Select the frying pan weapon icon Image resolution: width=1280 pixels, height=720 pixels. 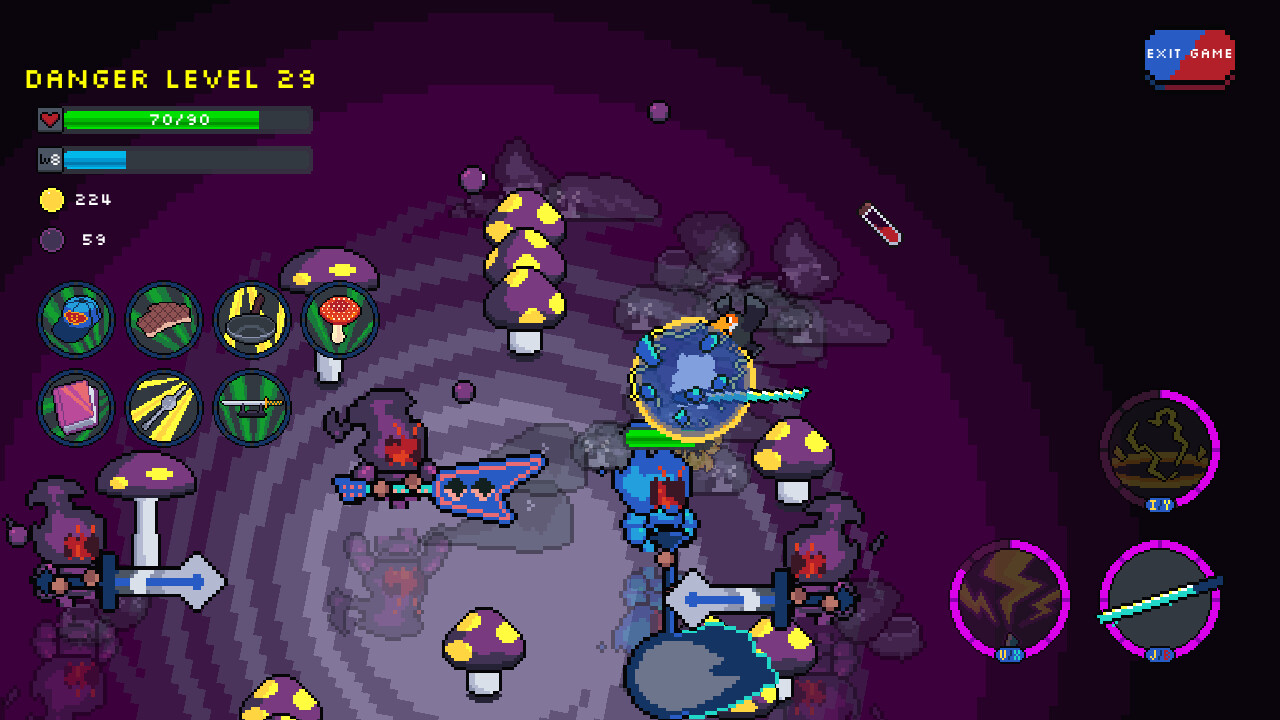pos(251,320)
